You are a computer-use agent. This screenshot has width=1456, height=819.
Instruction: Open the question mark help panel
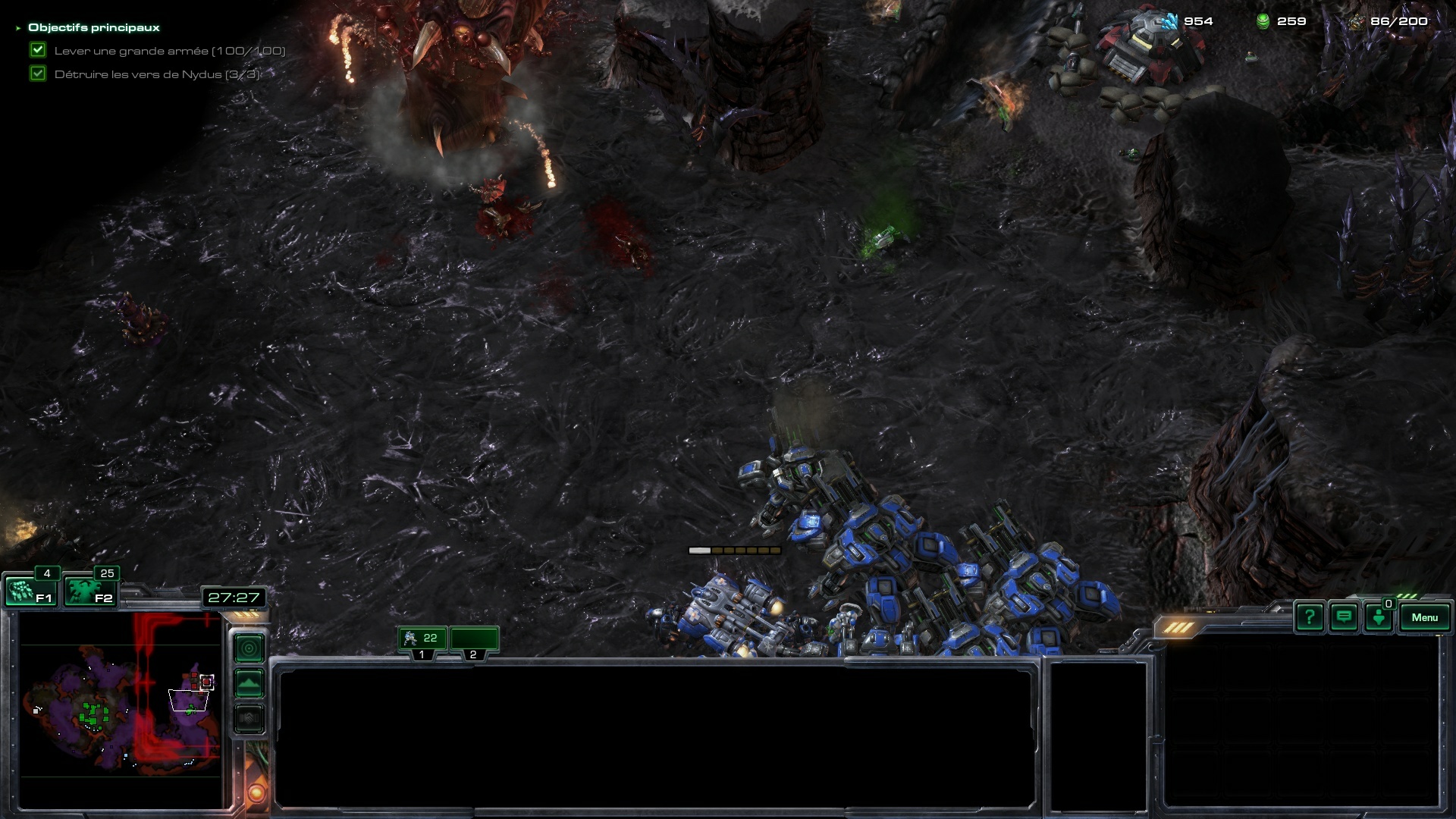(1310, 617)
